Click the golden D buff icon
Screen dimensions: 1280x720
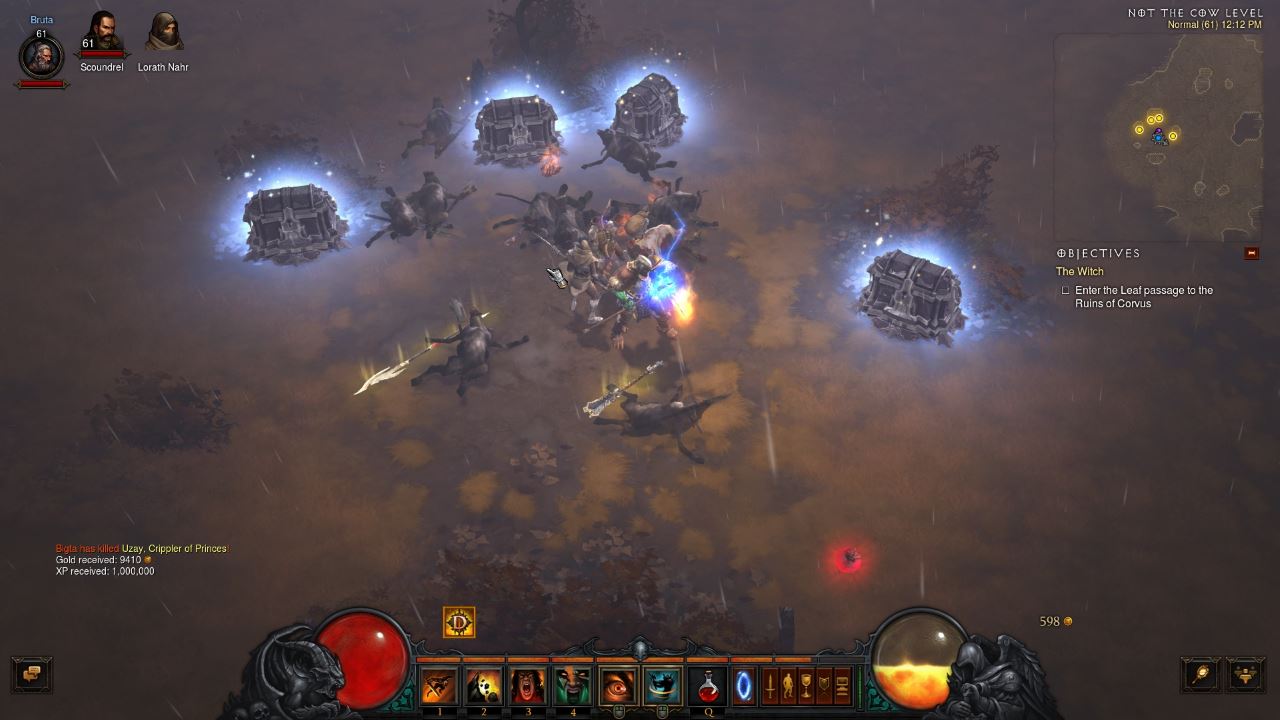(459, 623)
